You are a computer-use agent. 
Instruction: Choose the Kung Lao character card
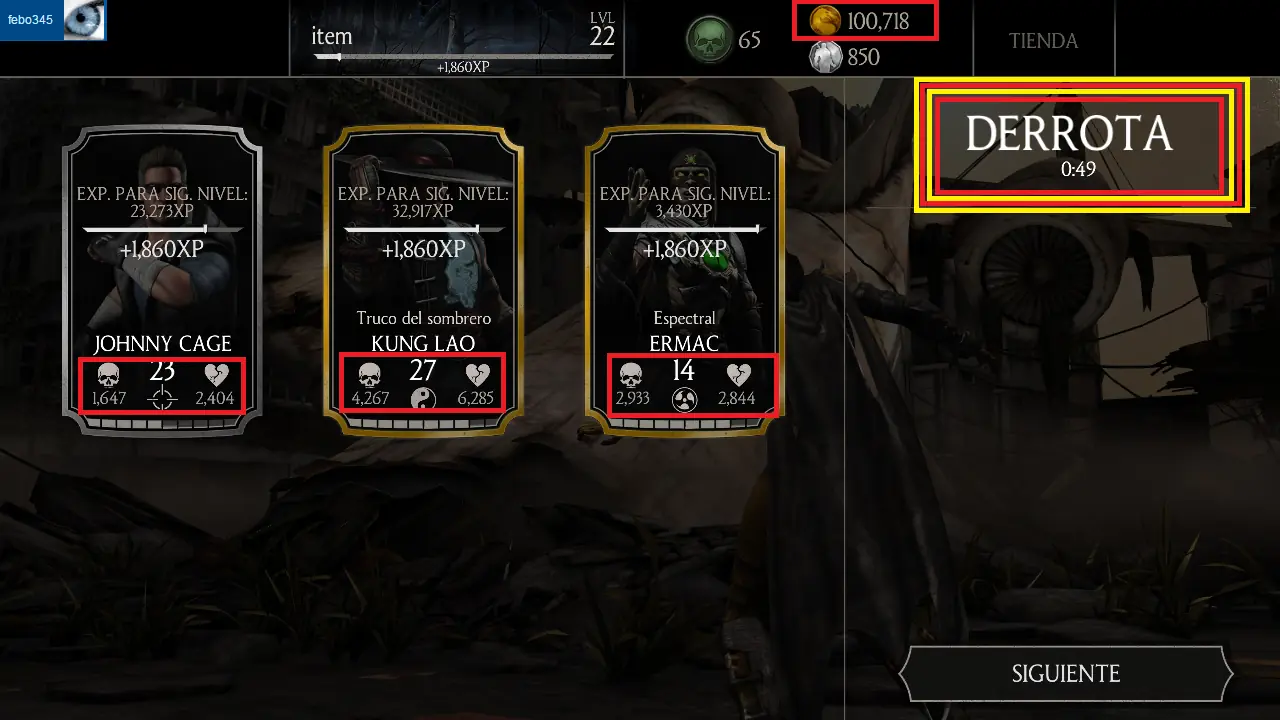coord(423,280)
